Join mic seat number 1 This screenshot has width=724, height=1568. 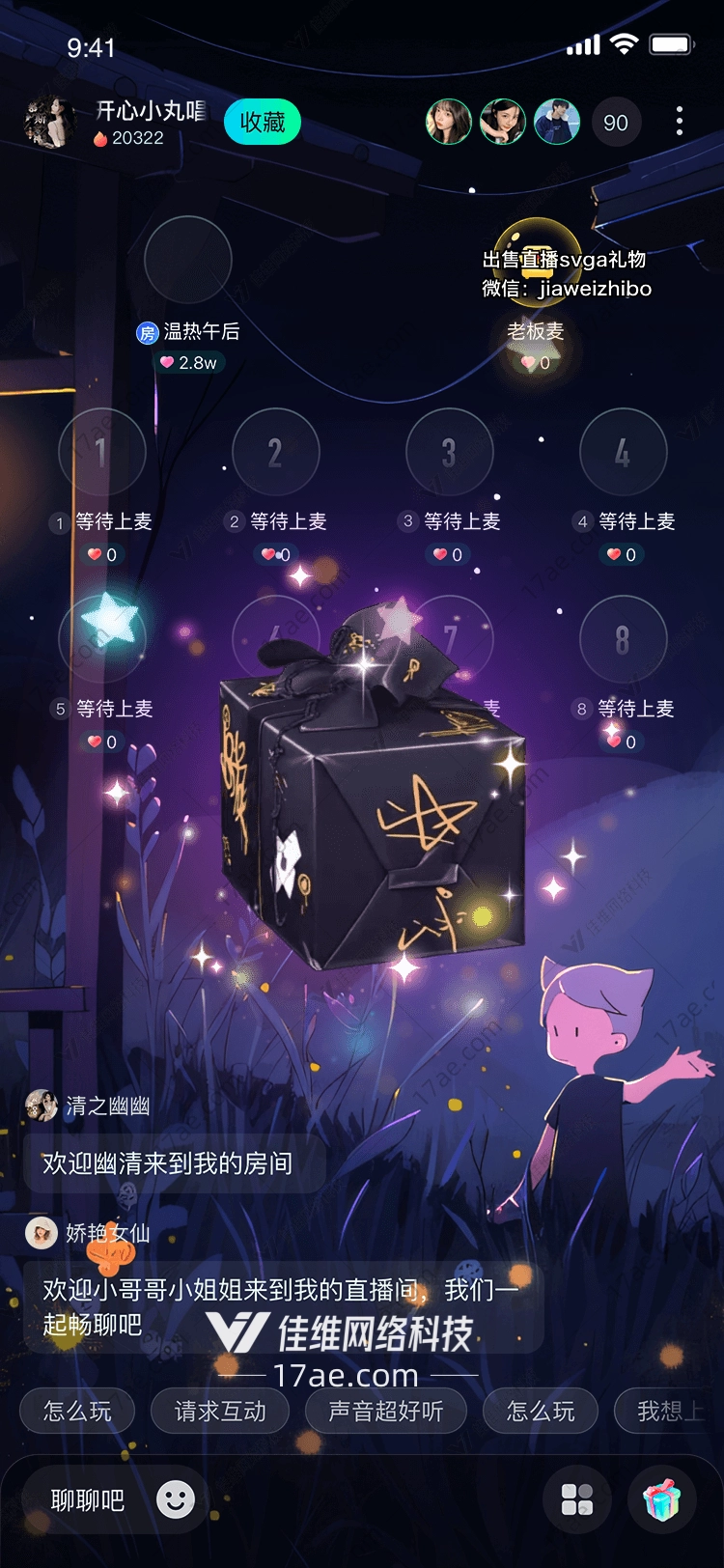click(x=102, y=452)
